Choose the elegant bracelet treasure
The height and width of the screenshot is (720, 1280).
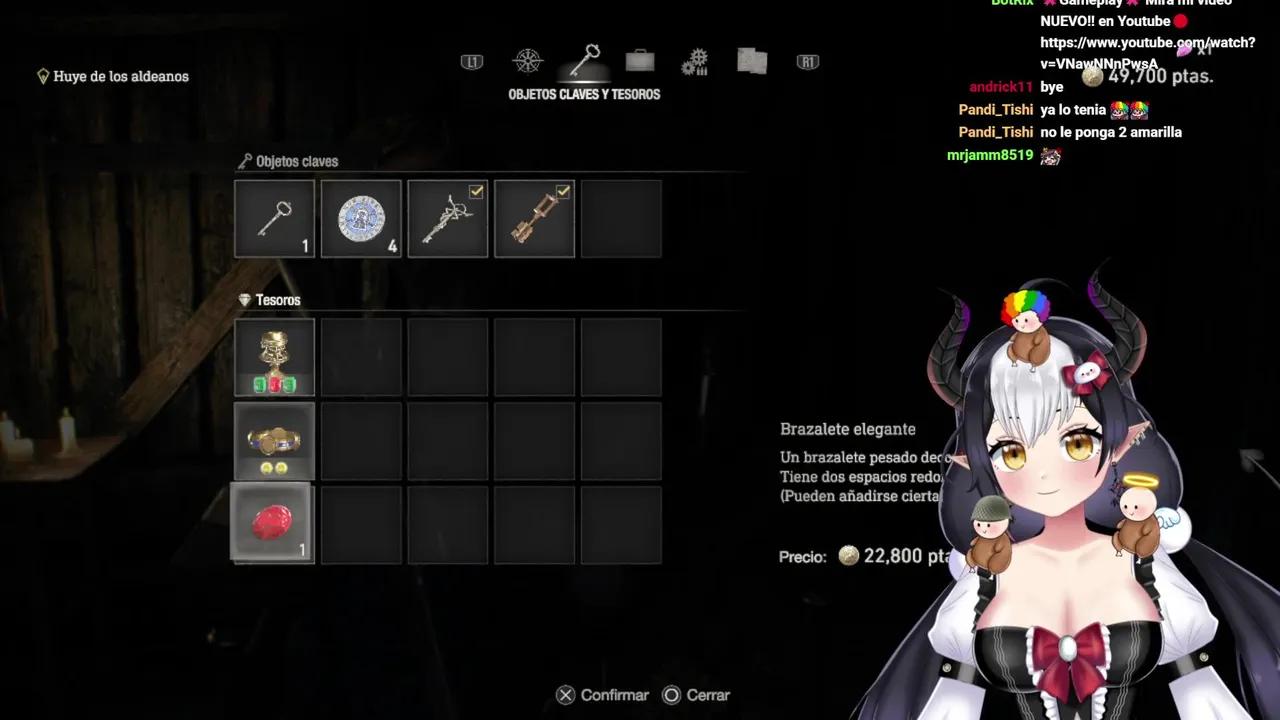[x=274, y=441]
